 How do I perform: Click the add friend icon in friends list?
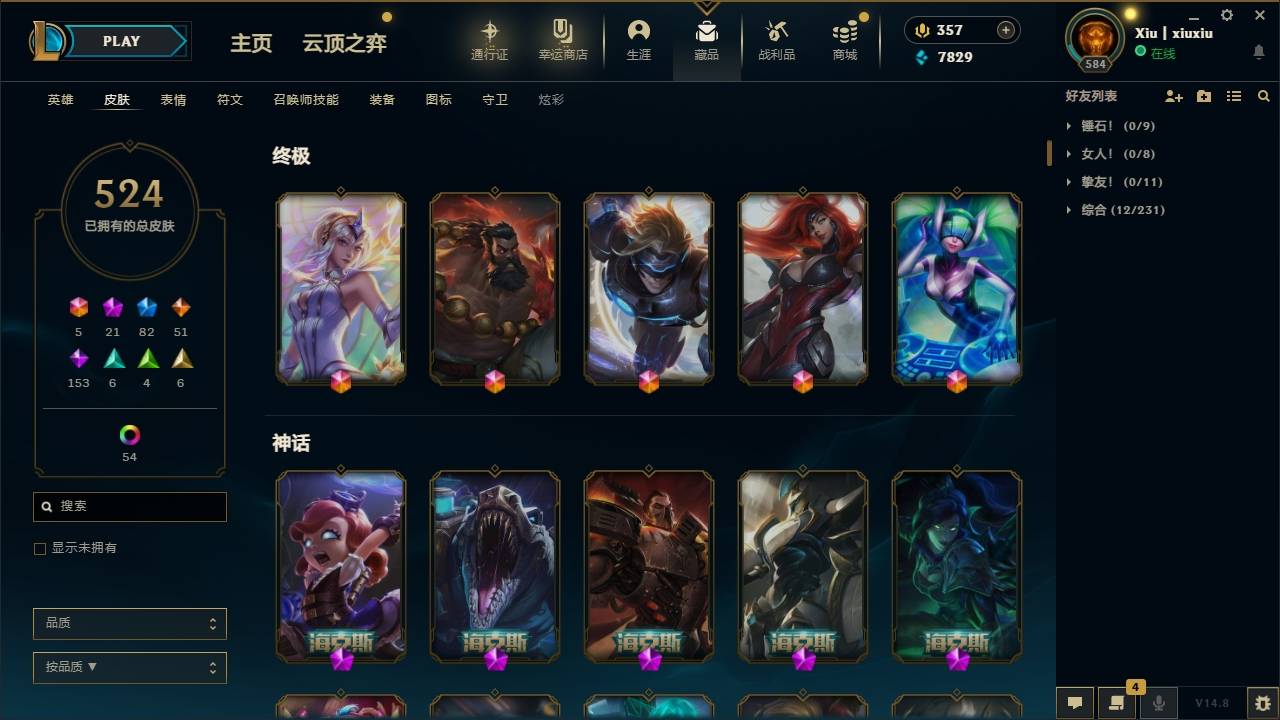point(1173,95)
